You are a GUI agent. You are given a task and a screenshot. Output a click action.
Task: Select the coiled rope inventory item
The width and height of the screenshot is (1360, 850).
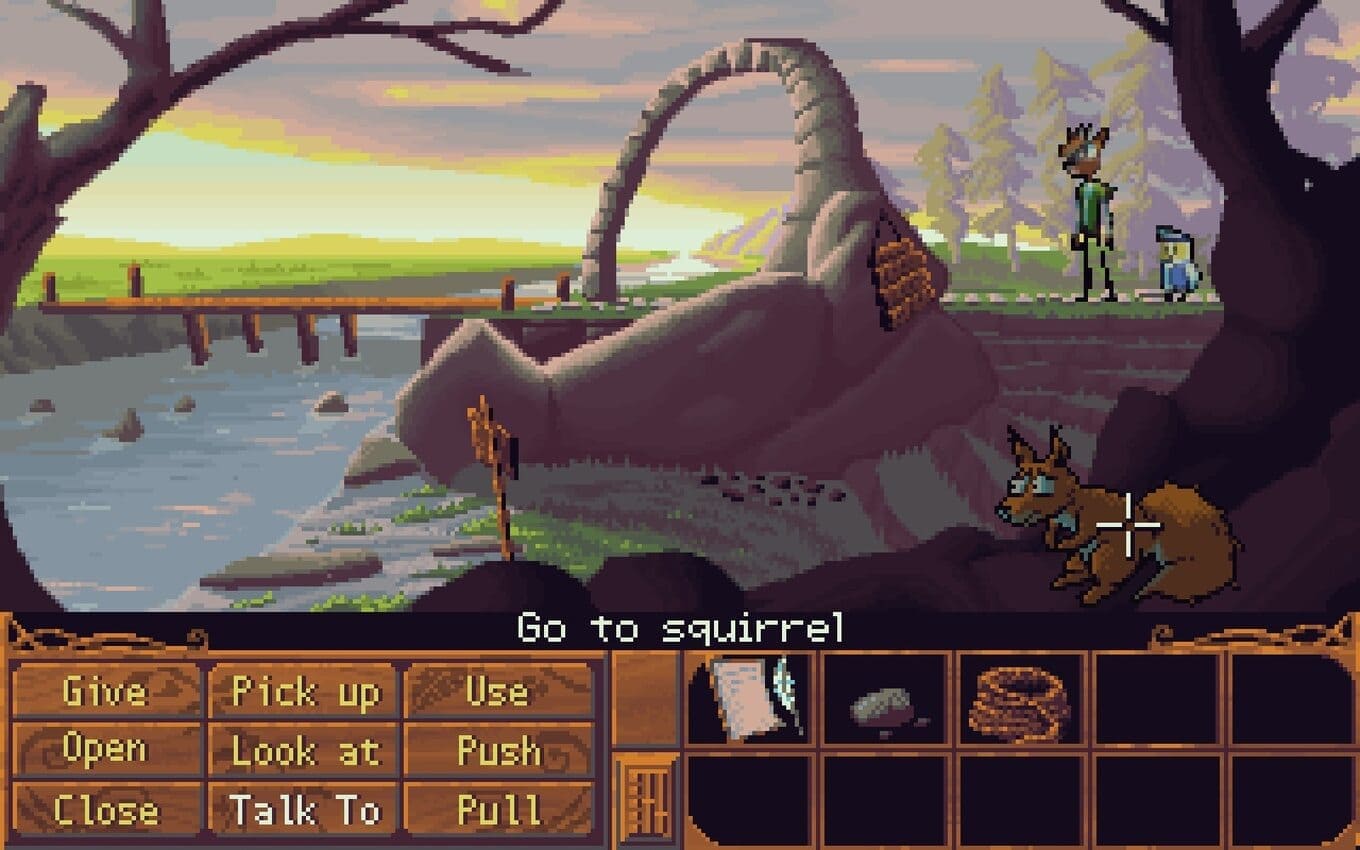pos(1020,702)
